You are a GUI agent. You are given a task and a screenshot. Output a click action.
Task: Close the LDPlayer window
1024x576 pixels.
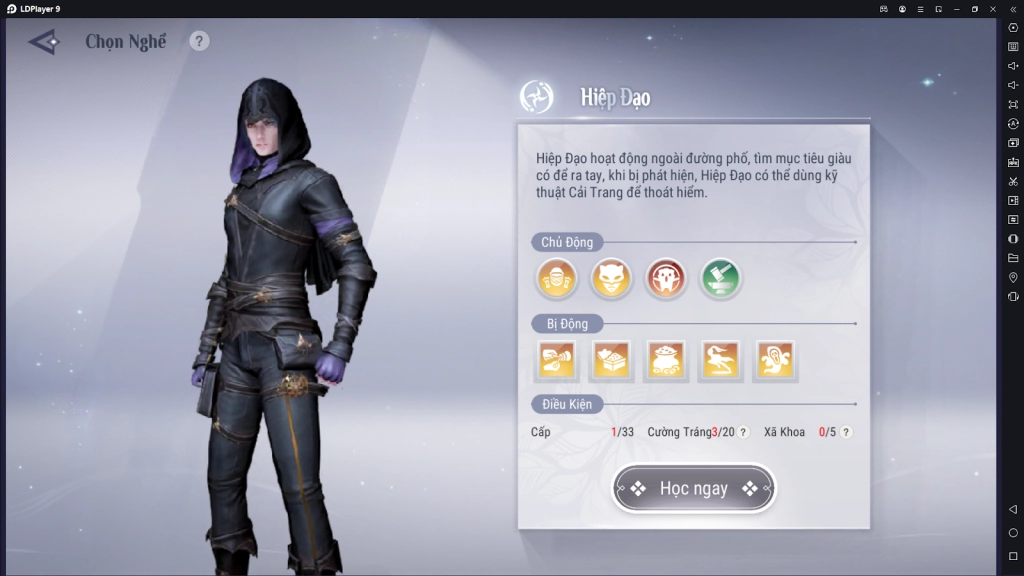(993, 8)
